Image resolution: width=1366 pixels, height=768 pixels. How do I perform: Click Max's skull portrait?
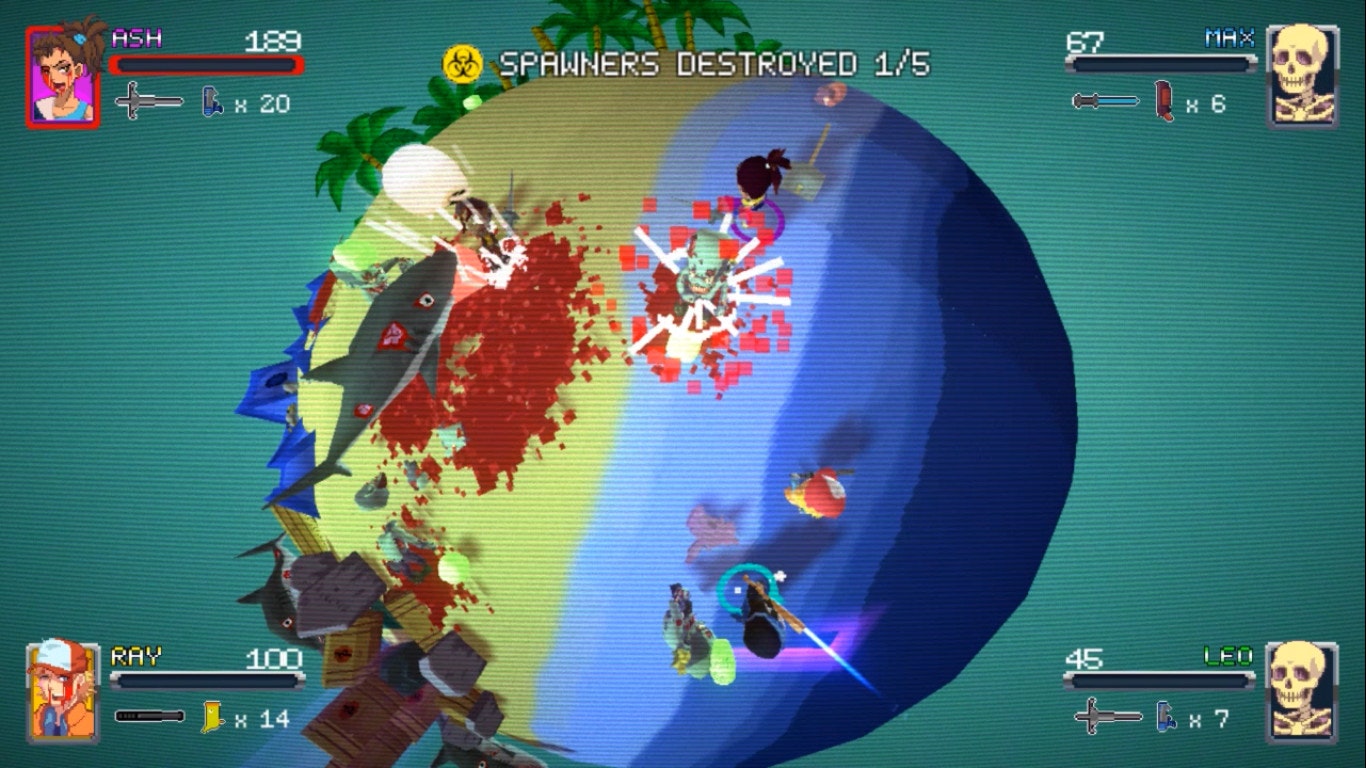(1302, 77)
